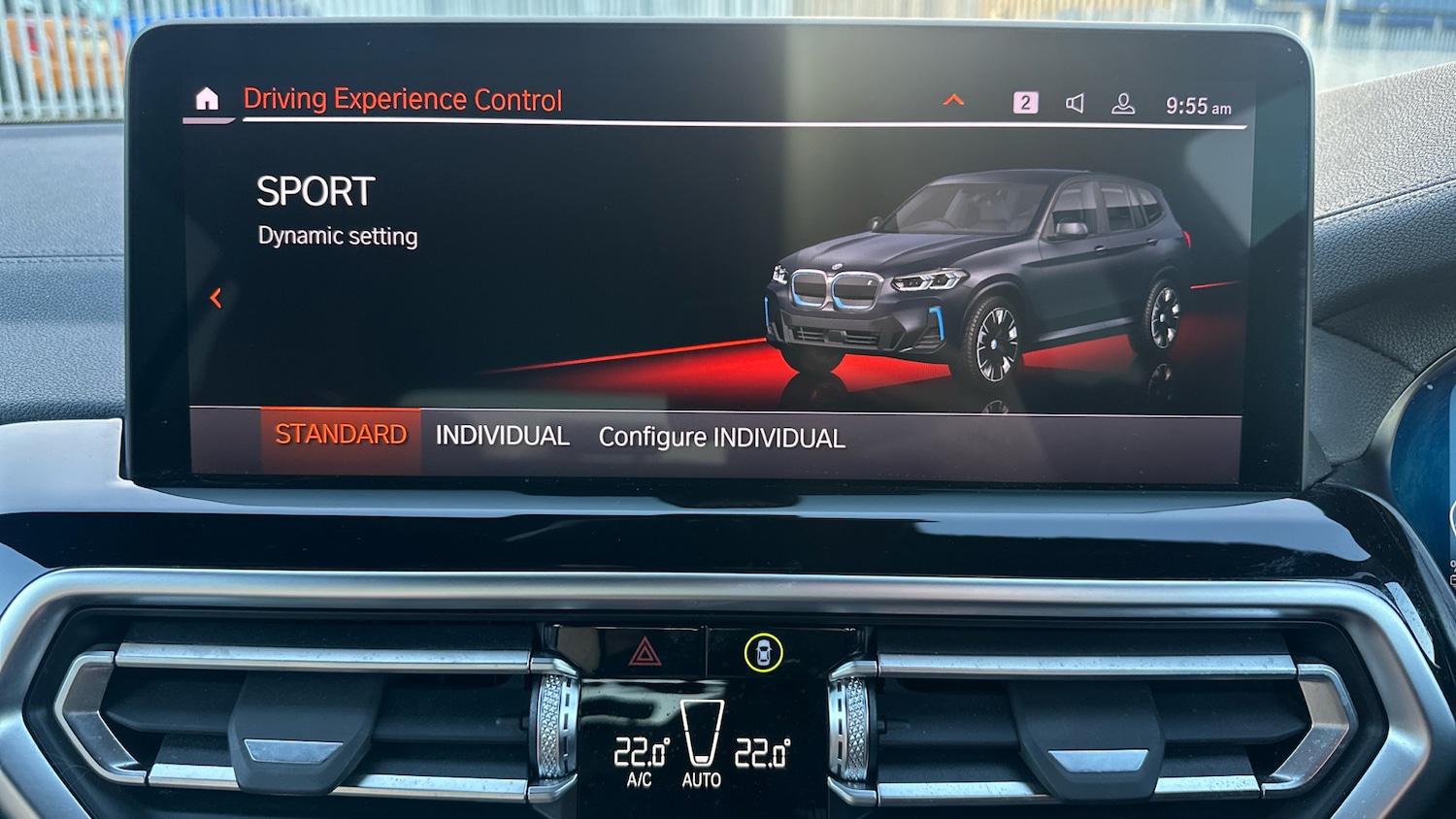Toggle A/C on the climate panel

(638, 778)
